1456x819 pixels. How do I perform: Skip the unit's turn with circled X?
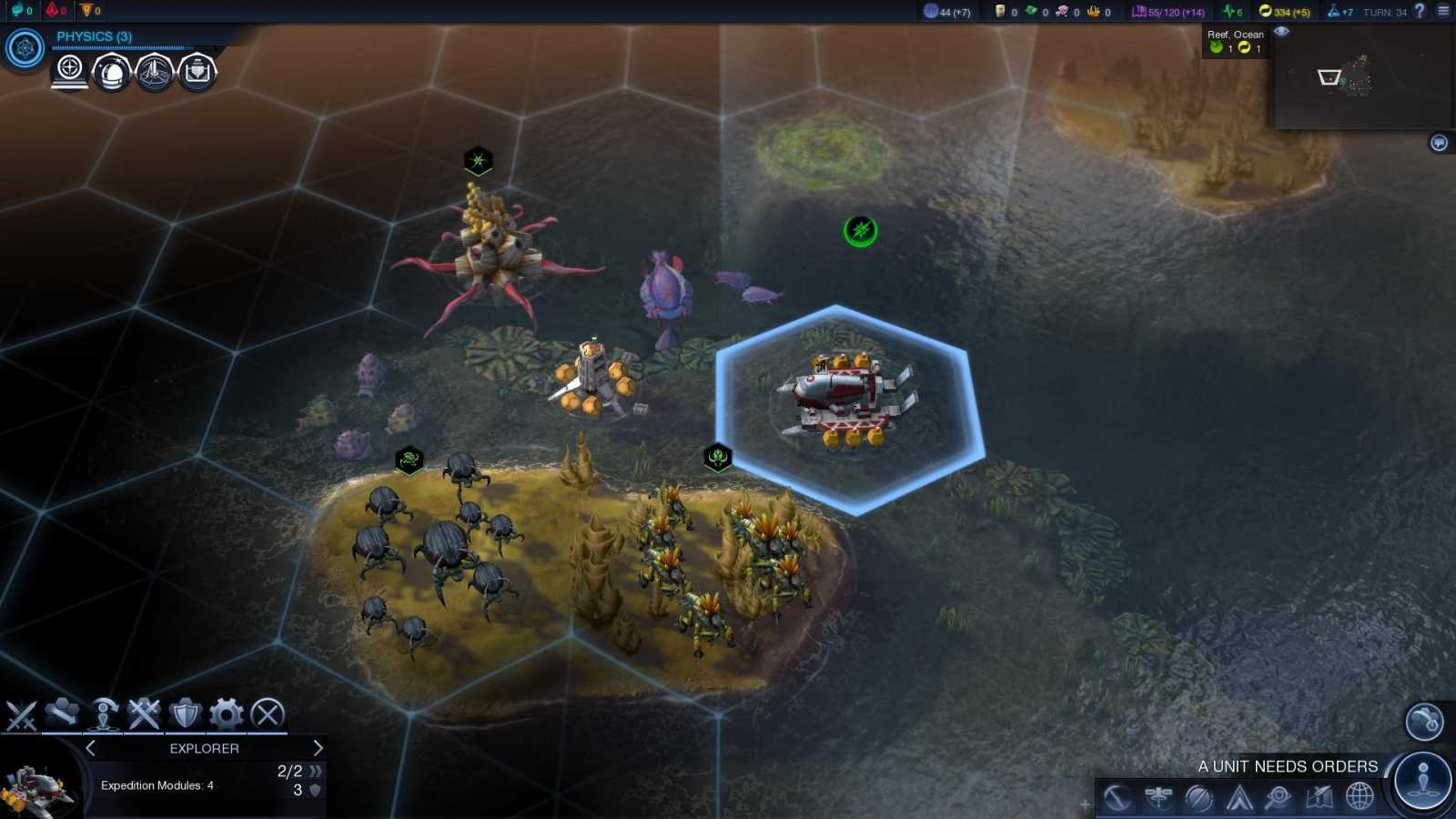point(265,713)
